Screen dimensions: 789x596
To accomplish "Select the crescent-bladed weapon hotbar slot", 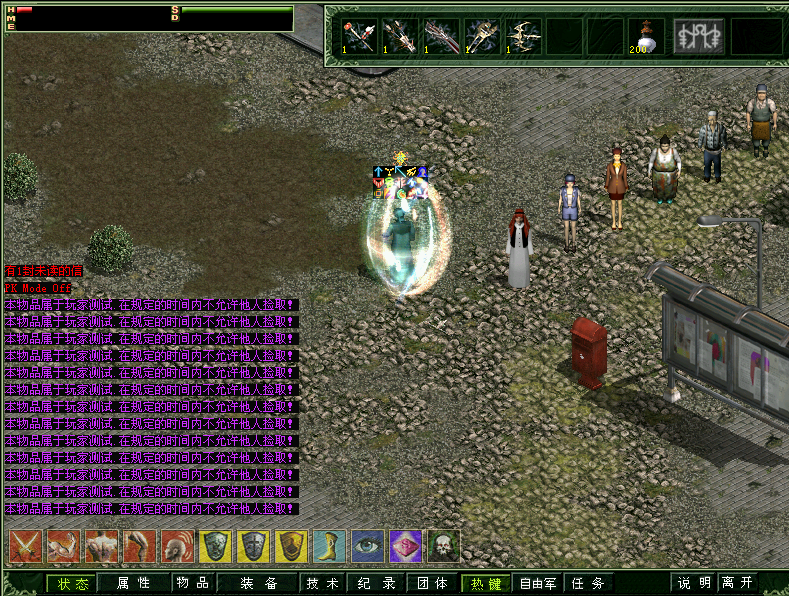I will coord(523,36).
